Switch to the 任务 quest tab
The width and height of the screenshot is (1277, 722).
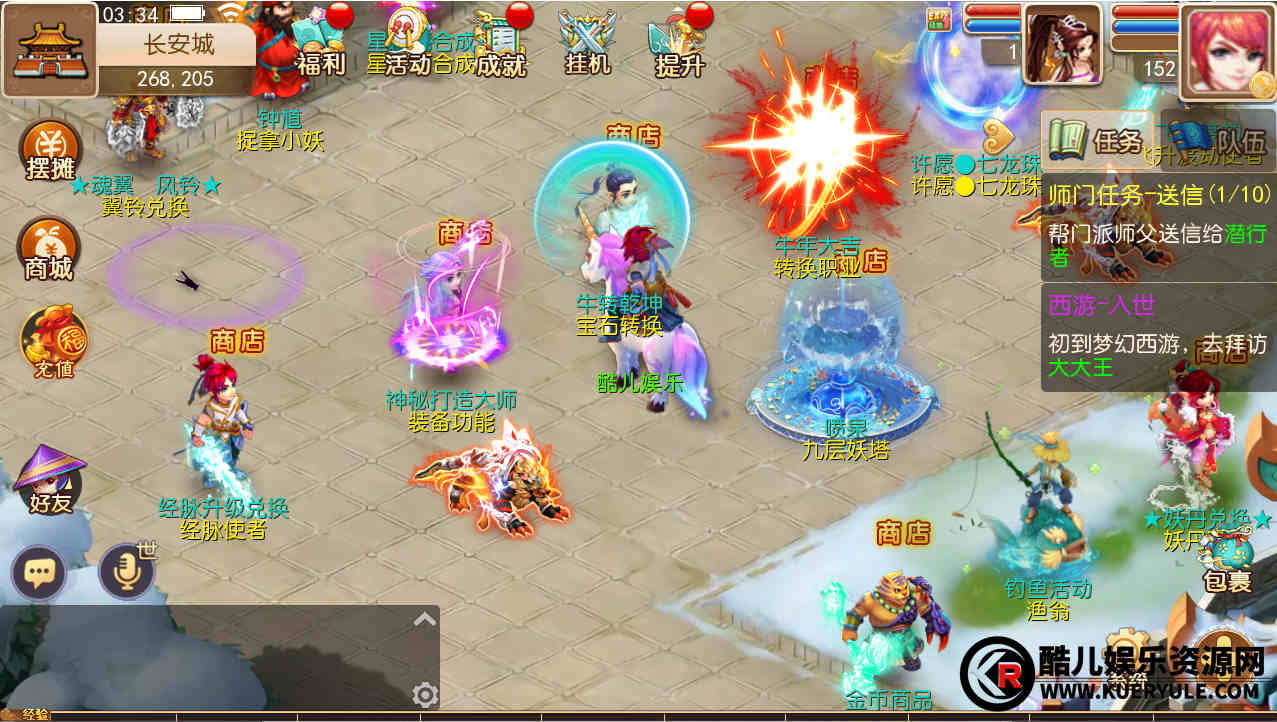1097,141
